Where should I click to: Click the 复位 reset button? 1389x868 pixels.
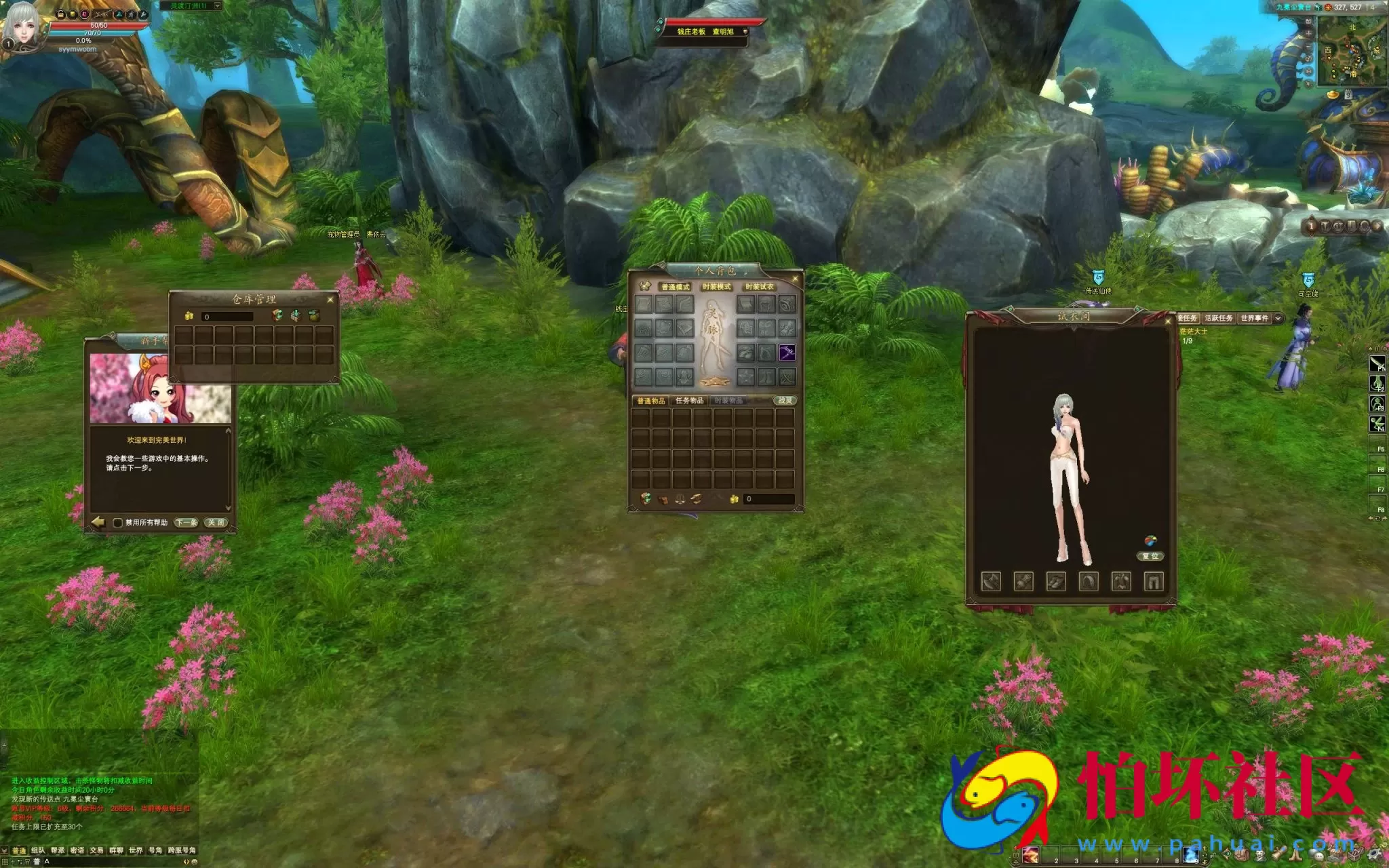[1150, 556]
